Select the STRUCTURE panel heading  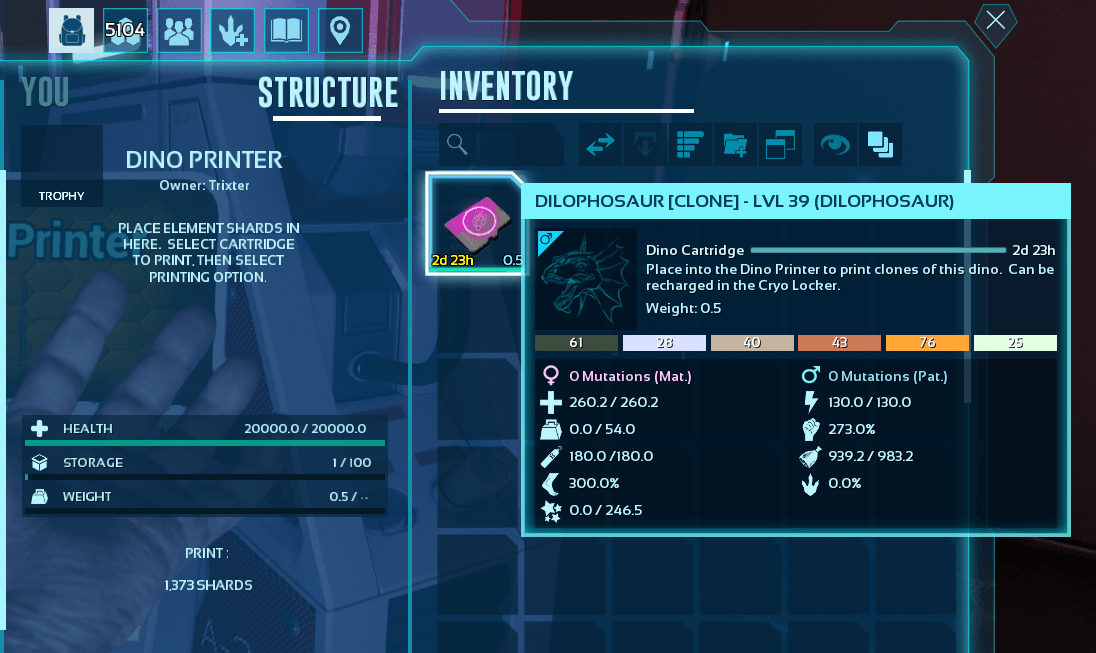coord(328,93)
